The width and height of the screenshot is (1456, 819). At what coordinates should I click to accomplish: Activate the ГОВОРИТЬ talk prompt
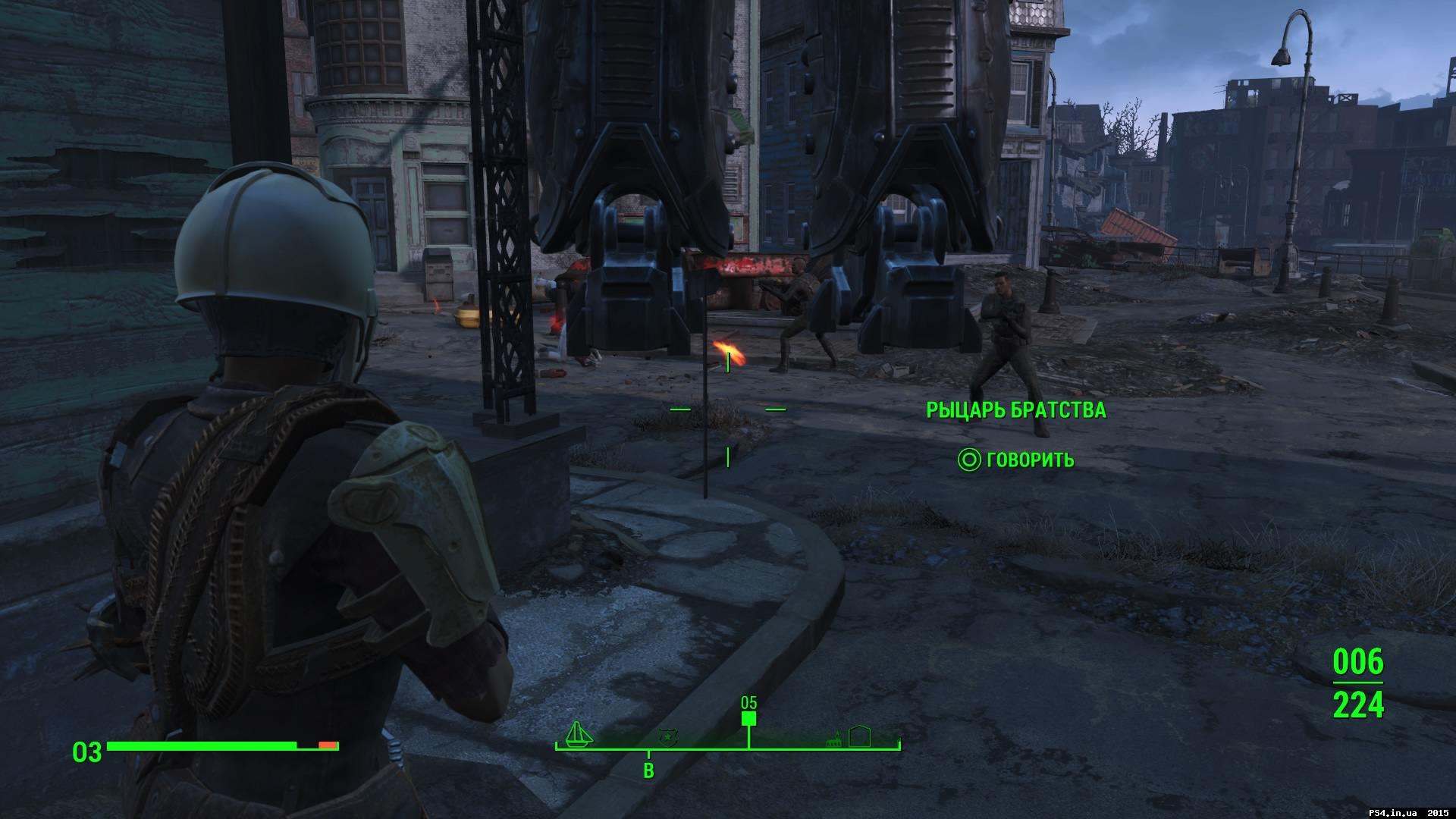[1029, 460]
